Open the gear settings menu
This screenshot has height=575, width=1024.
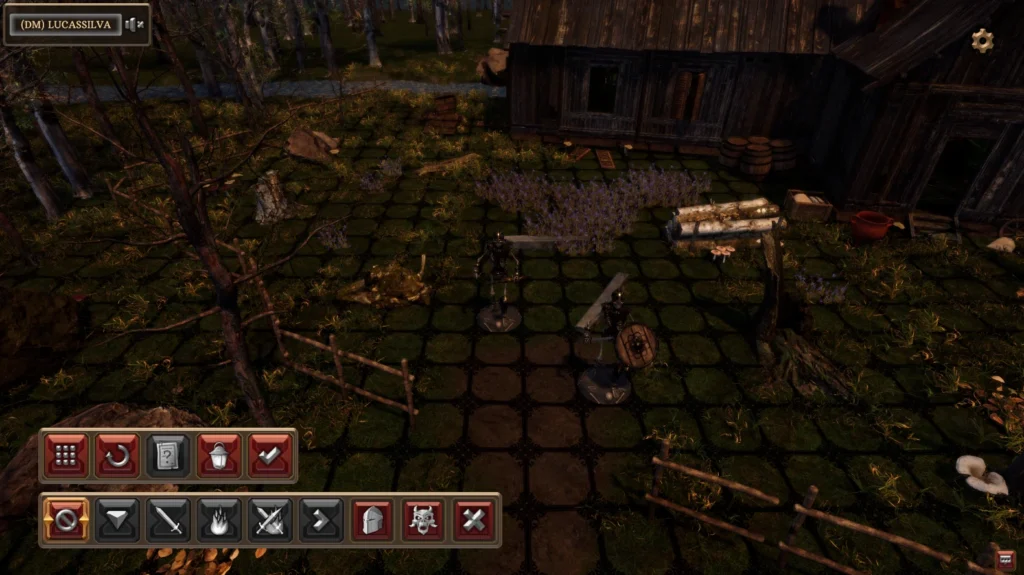click(982, 40)
